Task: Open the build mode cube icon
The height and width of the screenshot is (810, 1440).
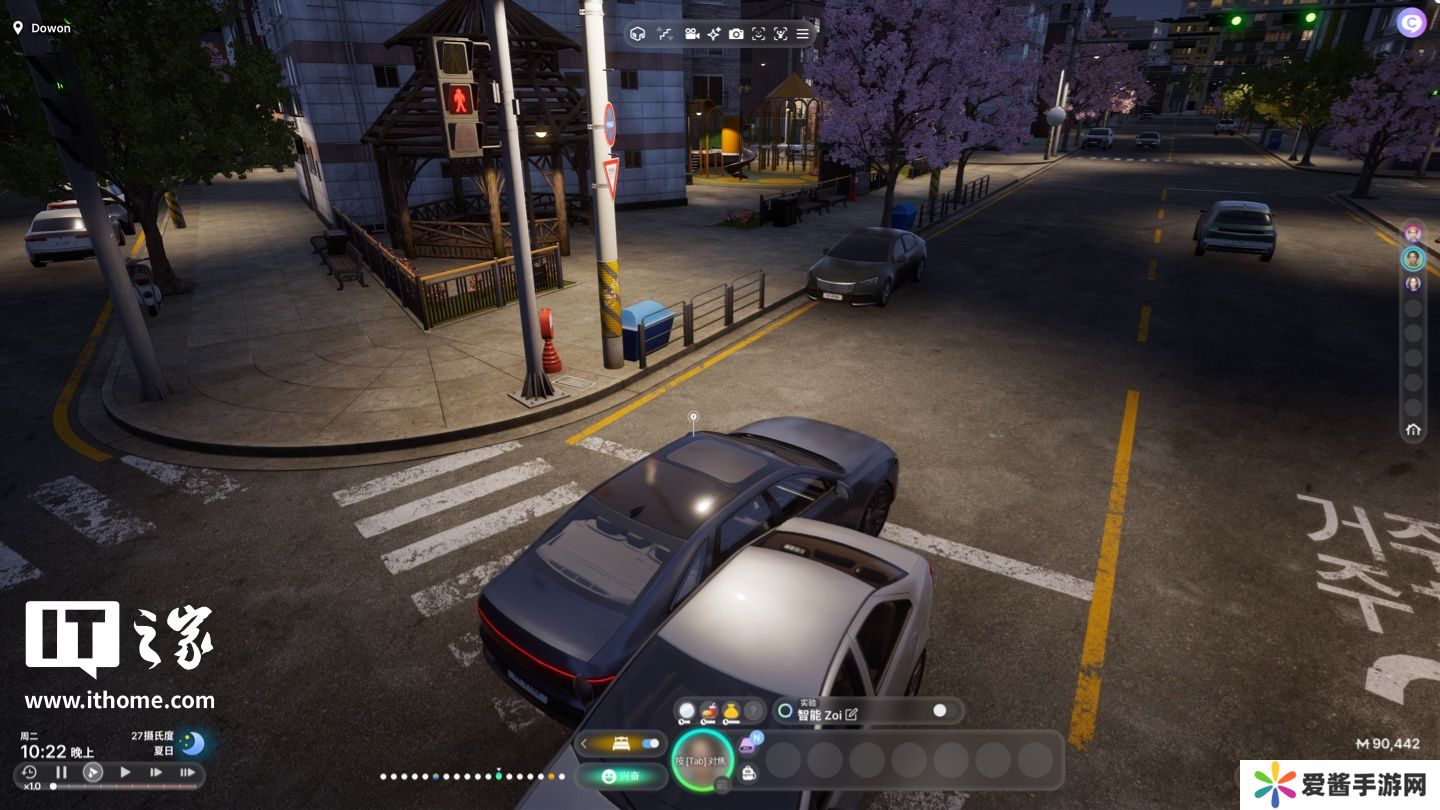Action: click(638, 34)
